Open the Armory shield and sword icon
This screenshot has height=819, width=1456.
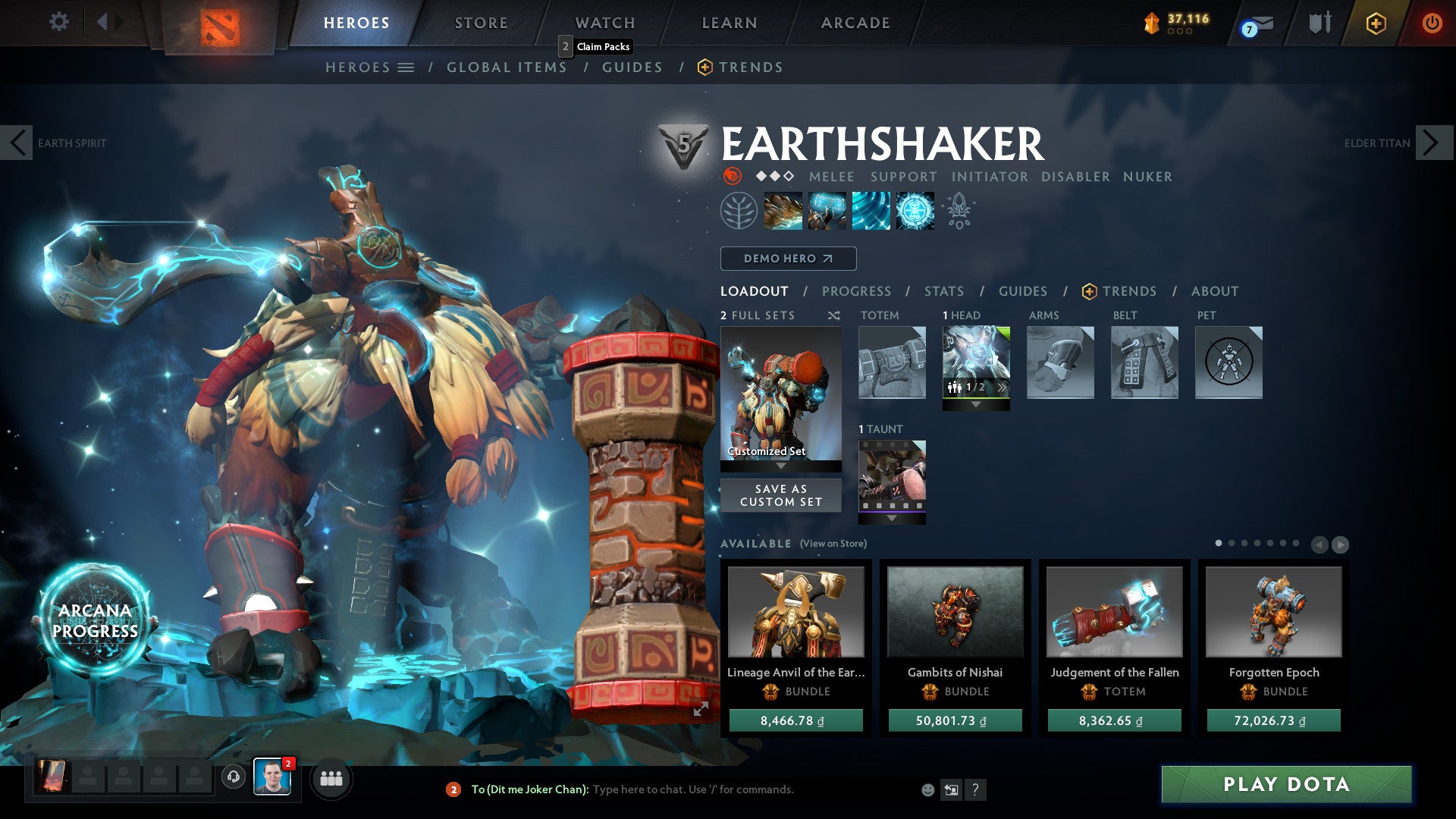point(1321,22)
